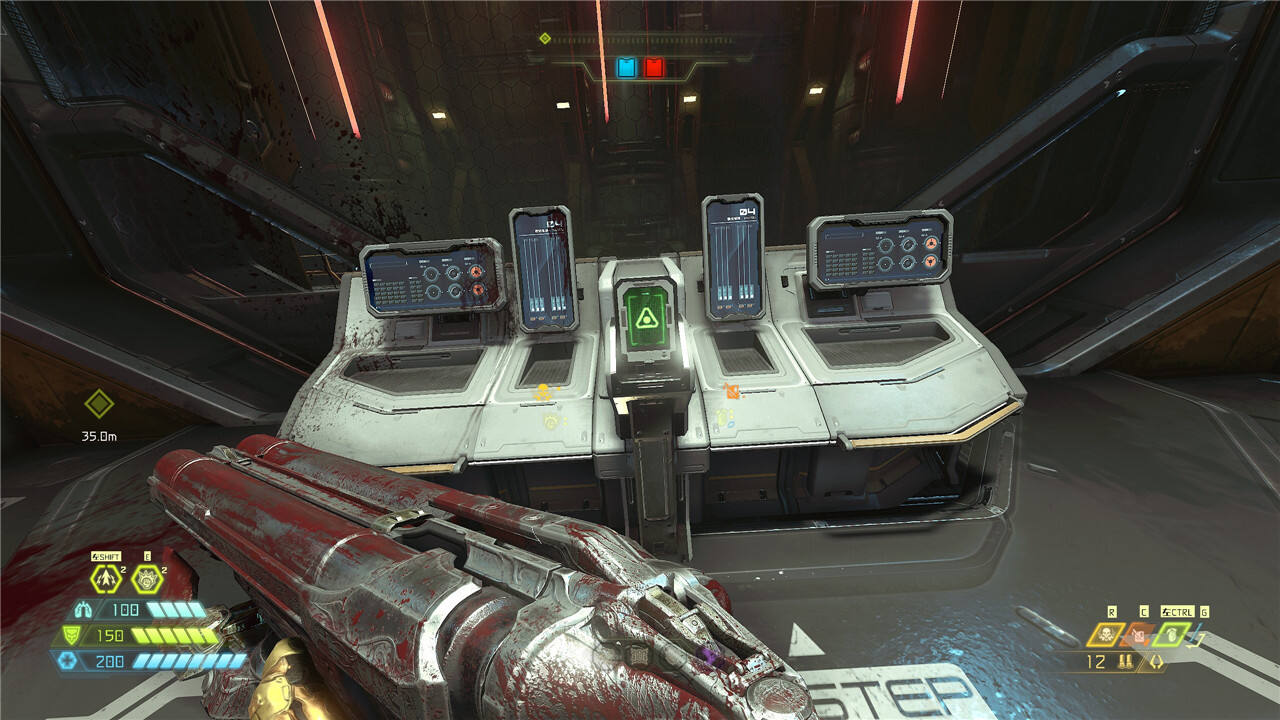Select the blue keycard icon
The width and height of the screenshot is (1280, 720).
626,68
